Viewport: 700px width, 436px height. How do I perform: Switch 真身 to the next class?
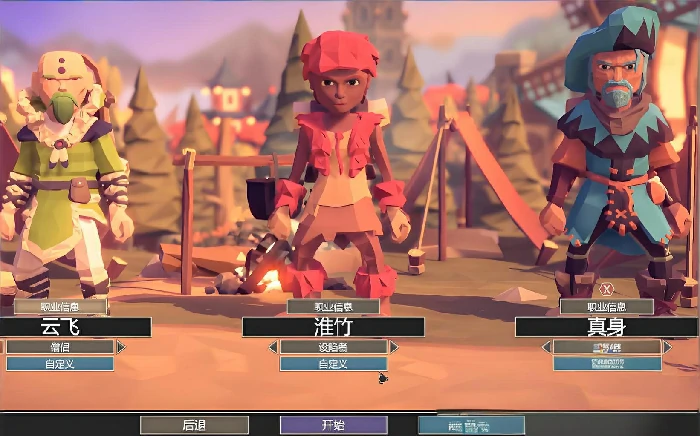(667, 347)
